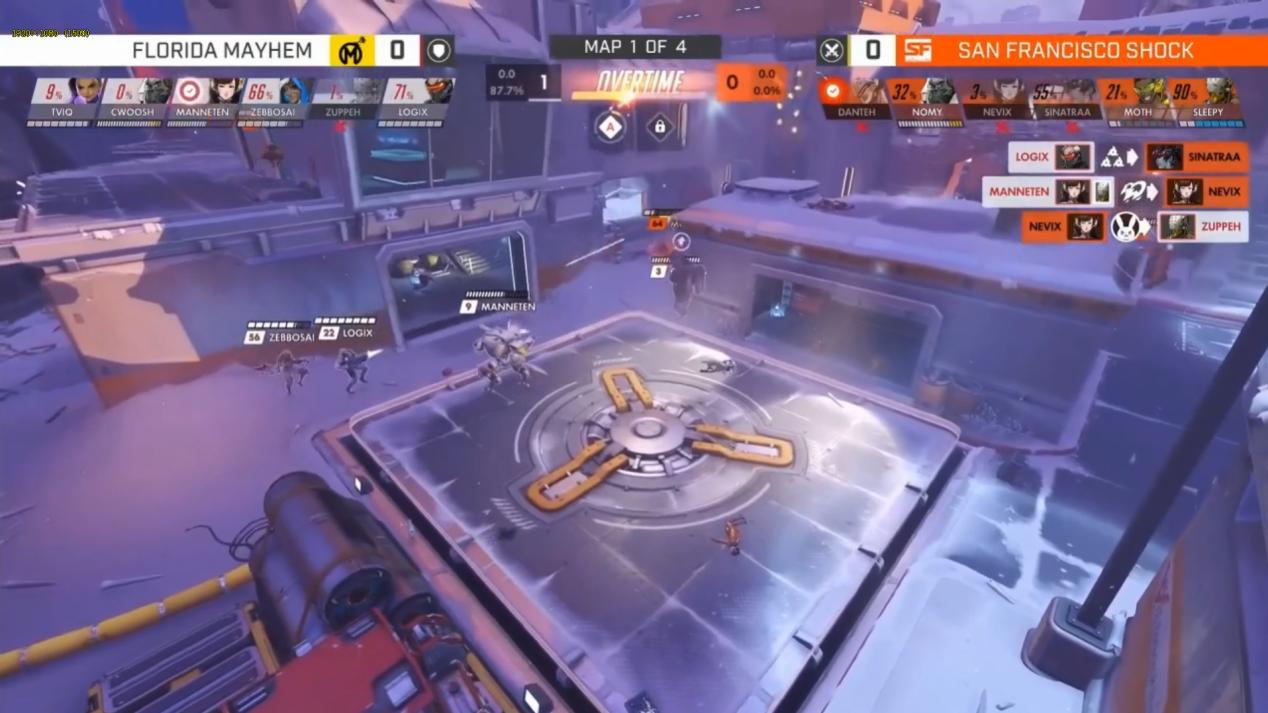The height and width of the screenshot is (713, 1268).
Task: Click the locked objective padlock icon
Action: (x=660, y=127)
